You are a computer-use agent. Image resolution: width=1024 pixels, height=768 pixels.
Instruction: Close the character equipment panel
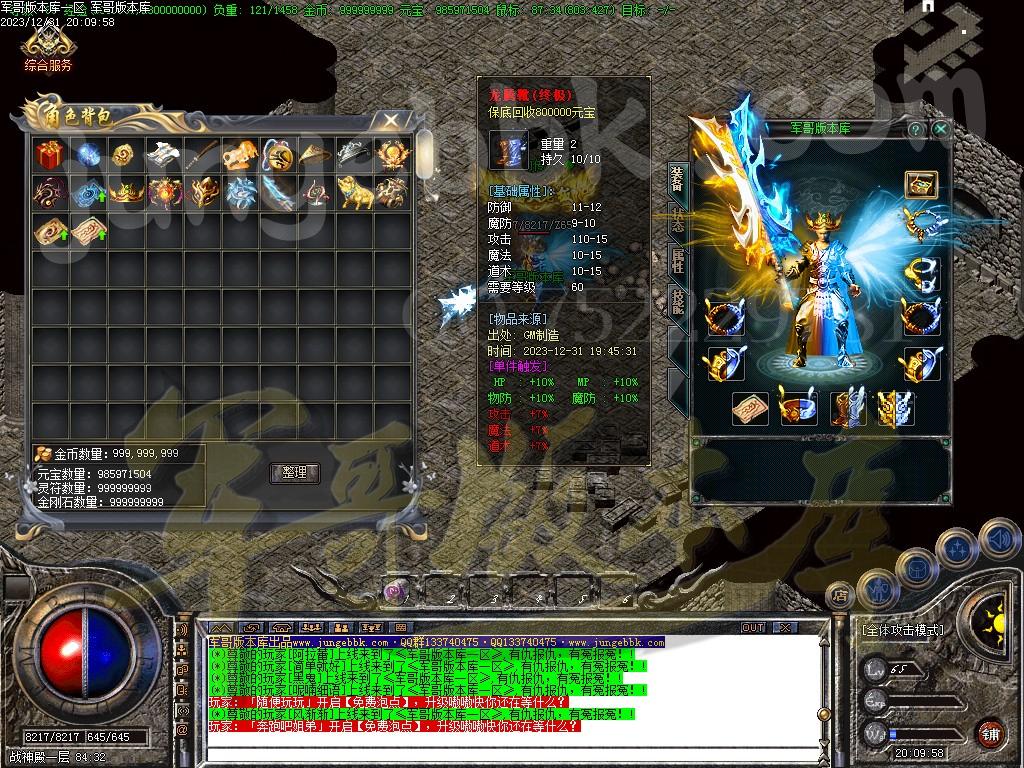click(x=940, y=129)
